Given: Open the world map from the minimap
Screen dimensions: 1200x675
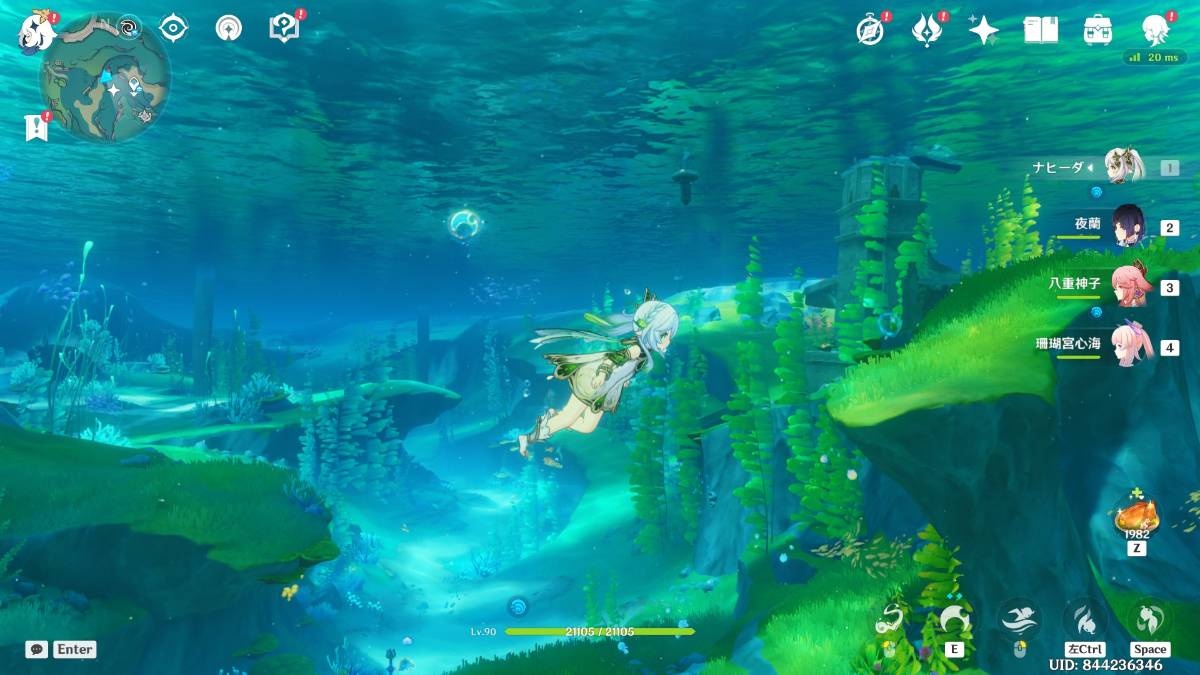Looking at the screenshot, I should click(104, 77).
